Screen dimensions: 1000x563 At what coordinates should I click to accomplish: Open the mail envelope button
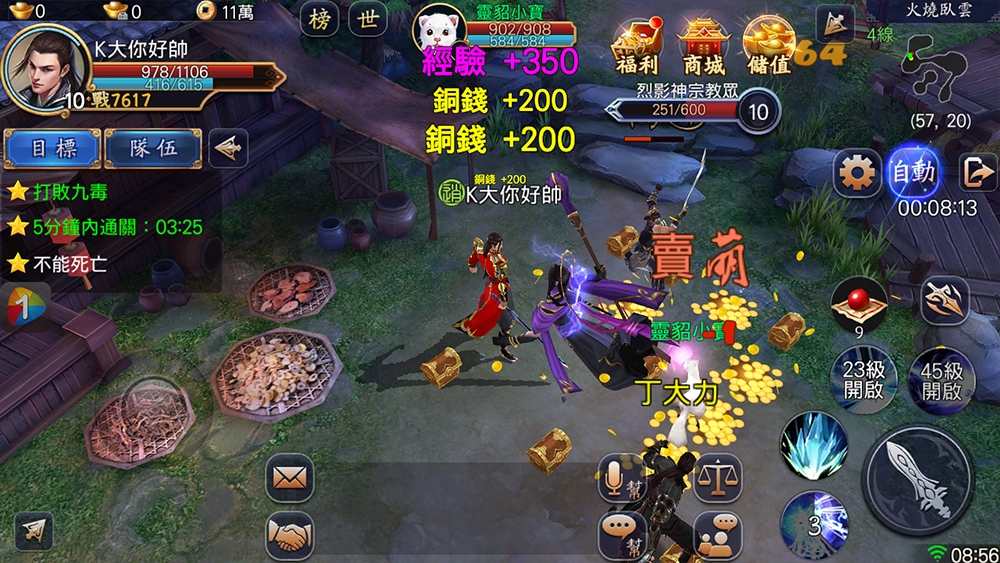[289, 477]
